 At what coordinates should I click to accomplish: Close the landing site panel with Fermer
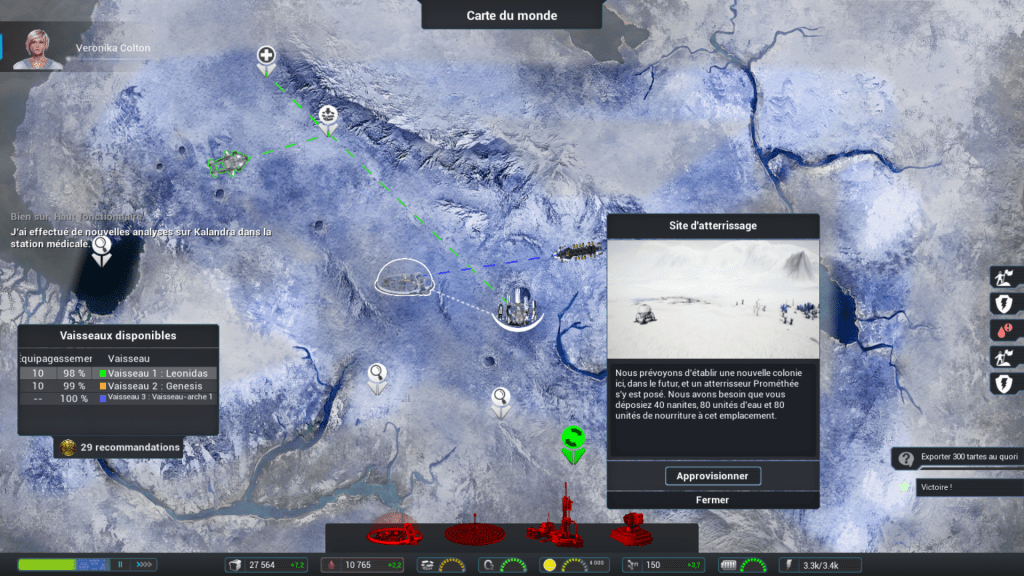pyautogui.click(x=712, y=500)
